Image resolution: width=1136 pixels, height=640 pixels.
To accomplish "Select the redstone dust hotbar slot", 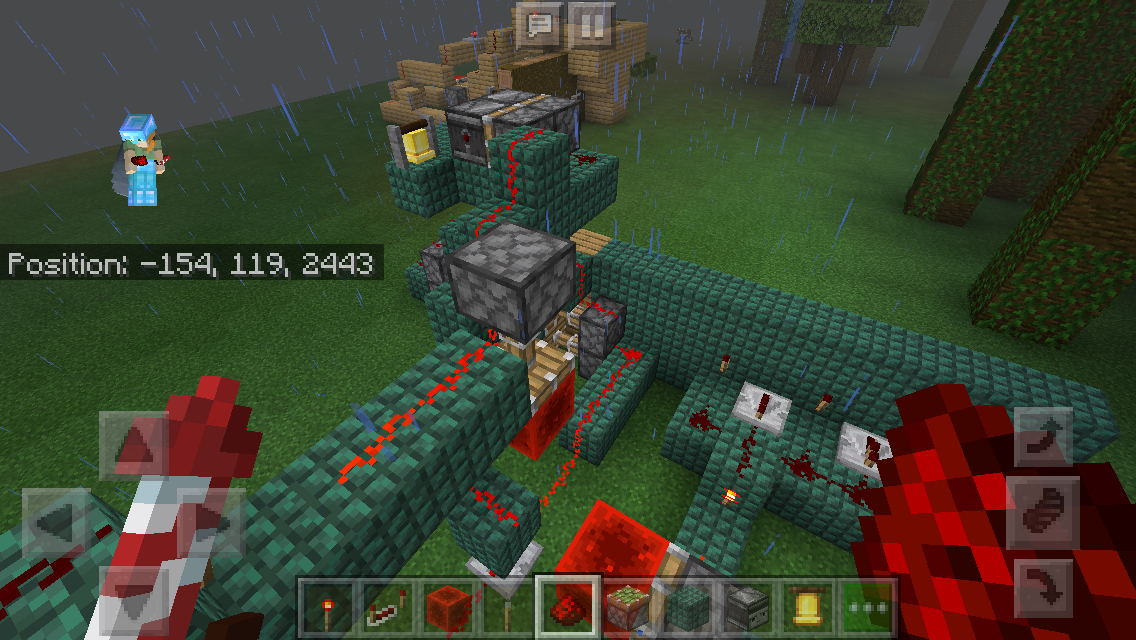I will click(567, 607).
